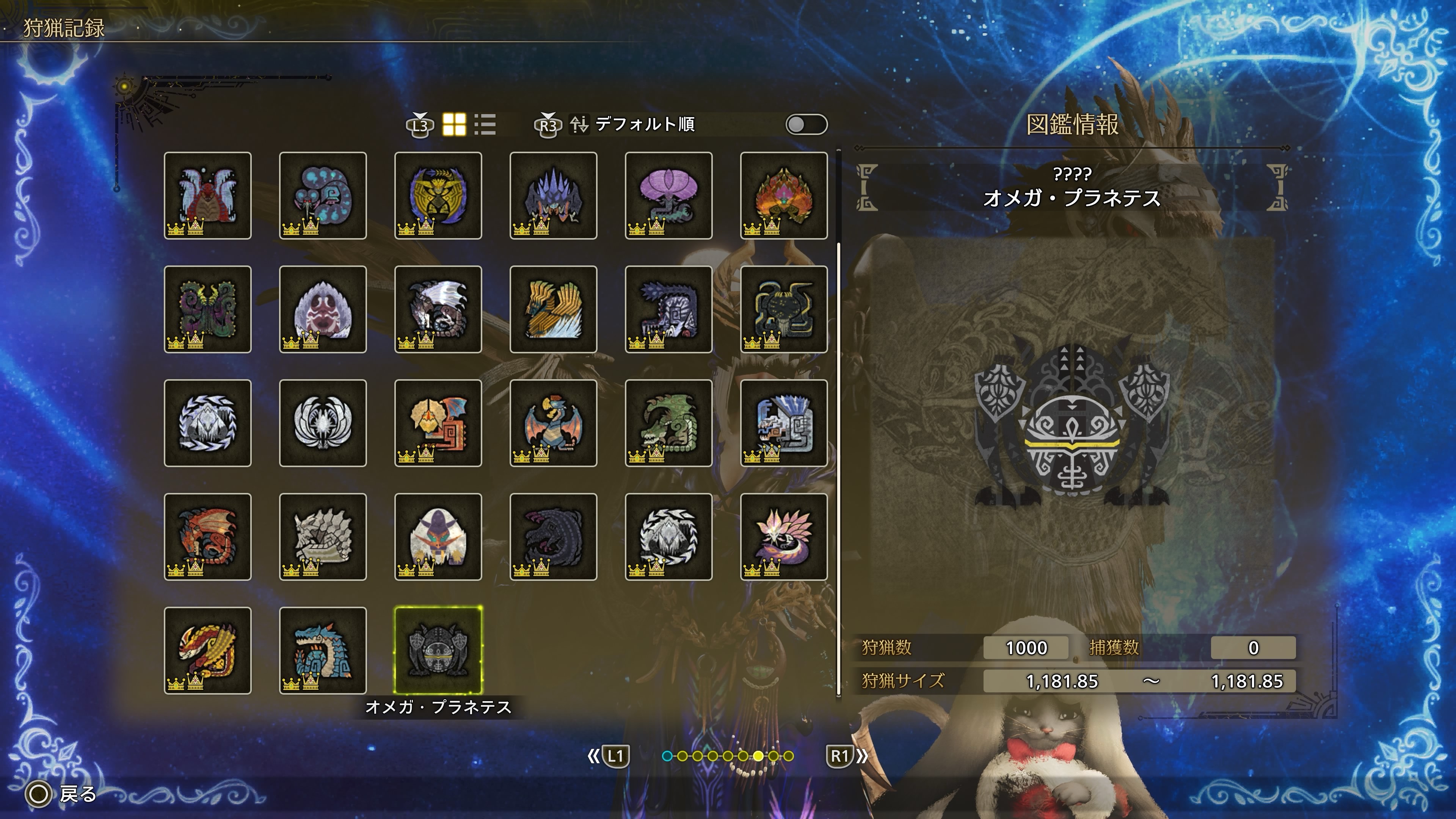Image resolution: width=1456 pixels, height=819 pixels.
Task: Select the pink flower-headed monster tile
Action: point(668,196)
